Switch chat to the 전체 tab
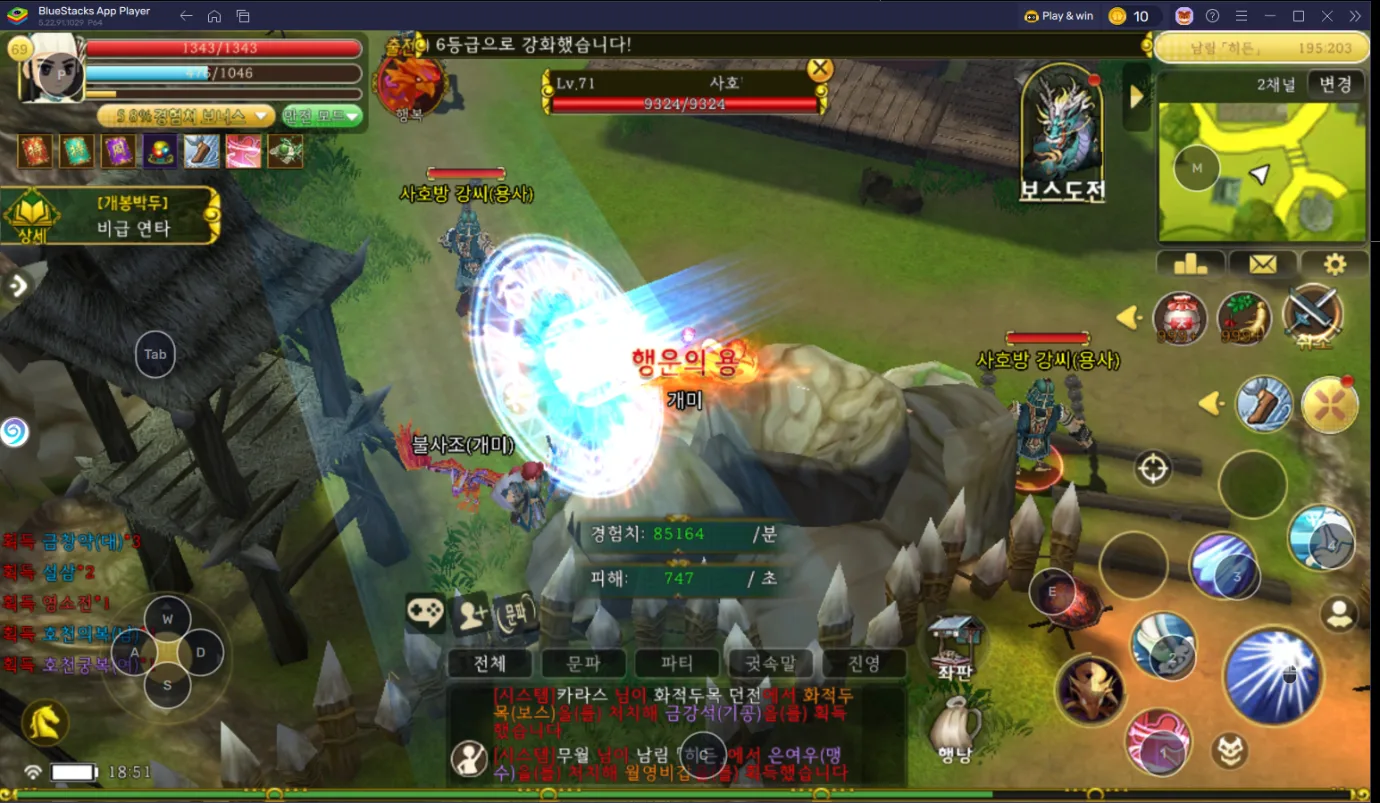Image resolution: width=1380 pixels, height=803 pixels. coord(489,663)
